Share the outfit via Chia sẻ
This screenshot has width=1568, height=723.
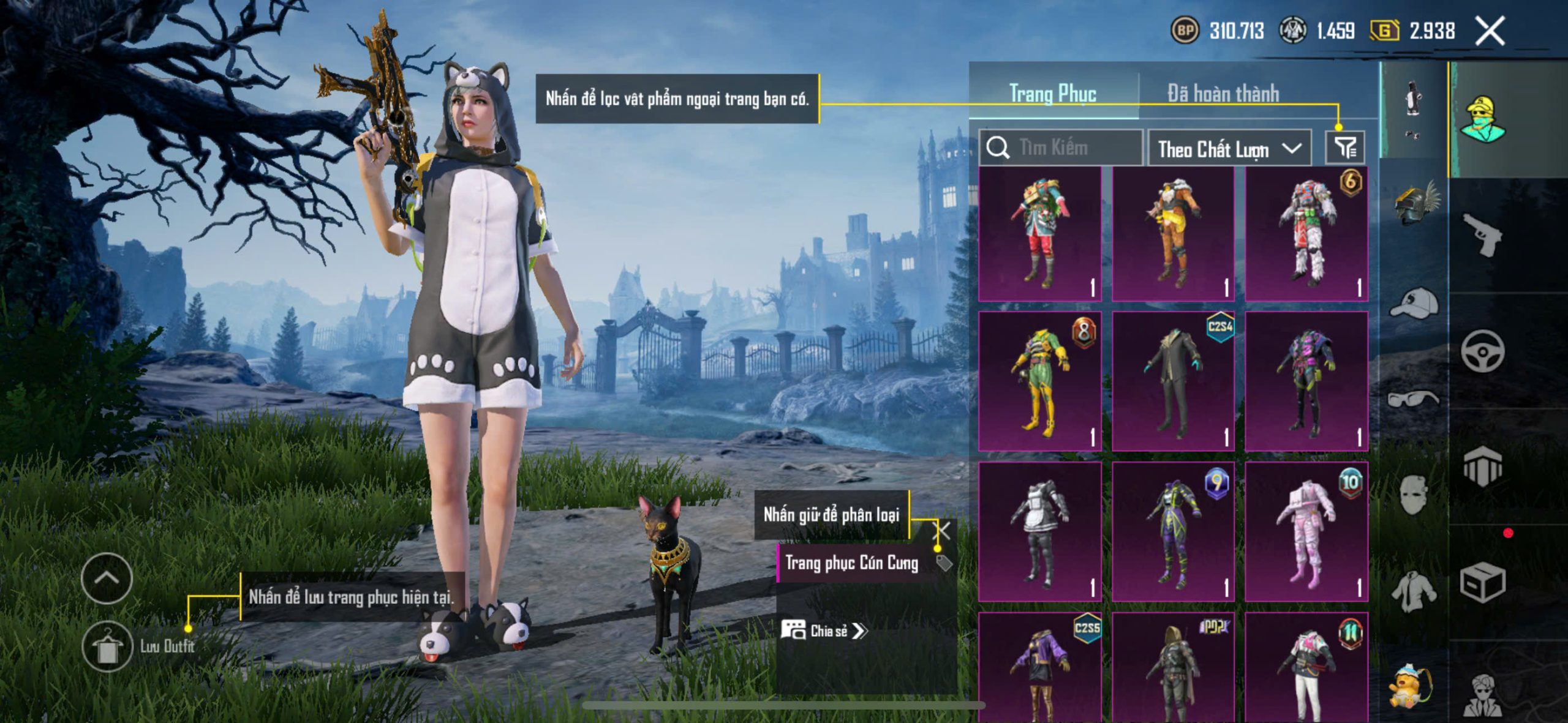coord(824,631)
